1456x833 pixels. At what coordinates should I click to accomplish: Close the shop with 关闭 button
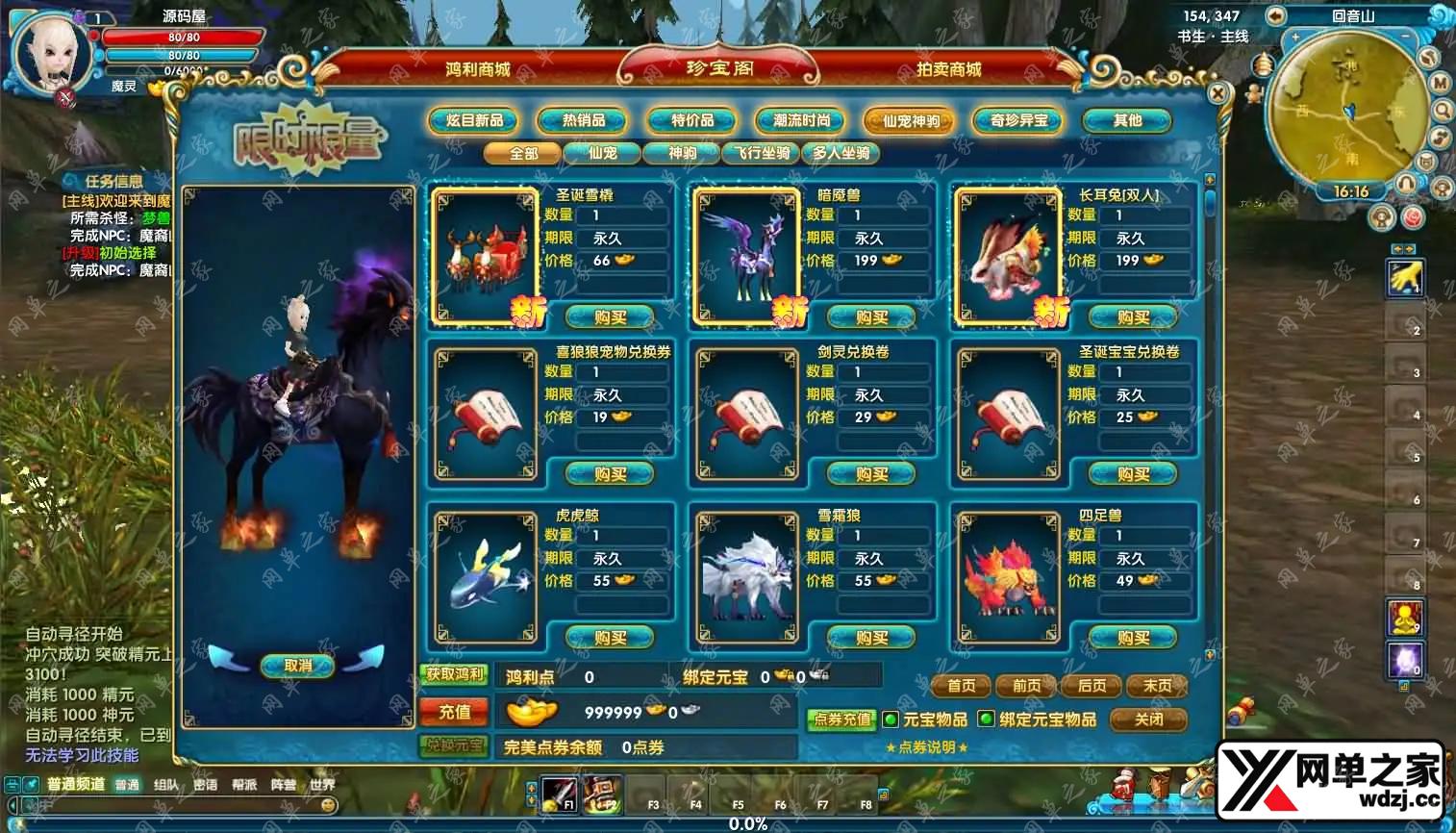coord(1148,719)
